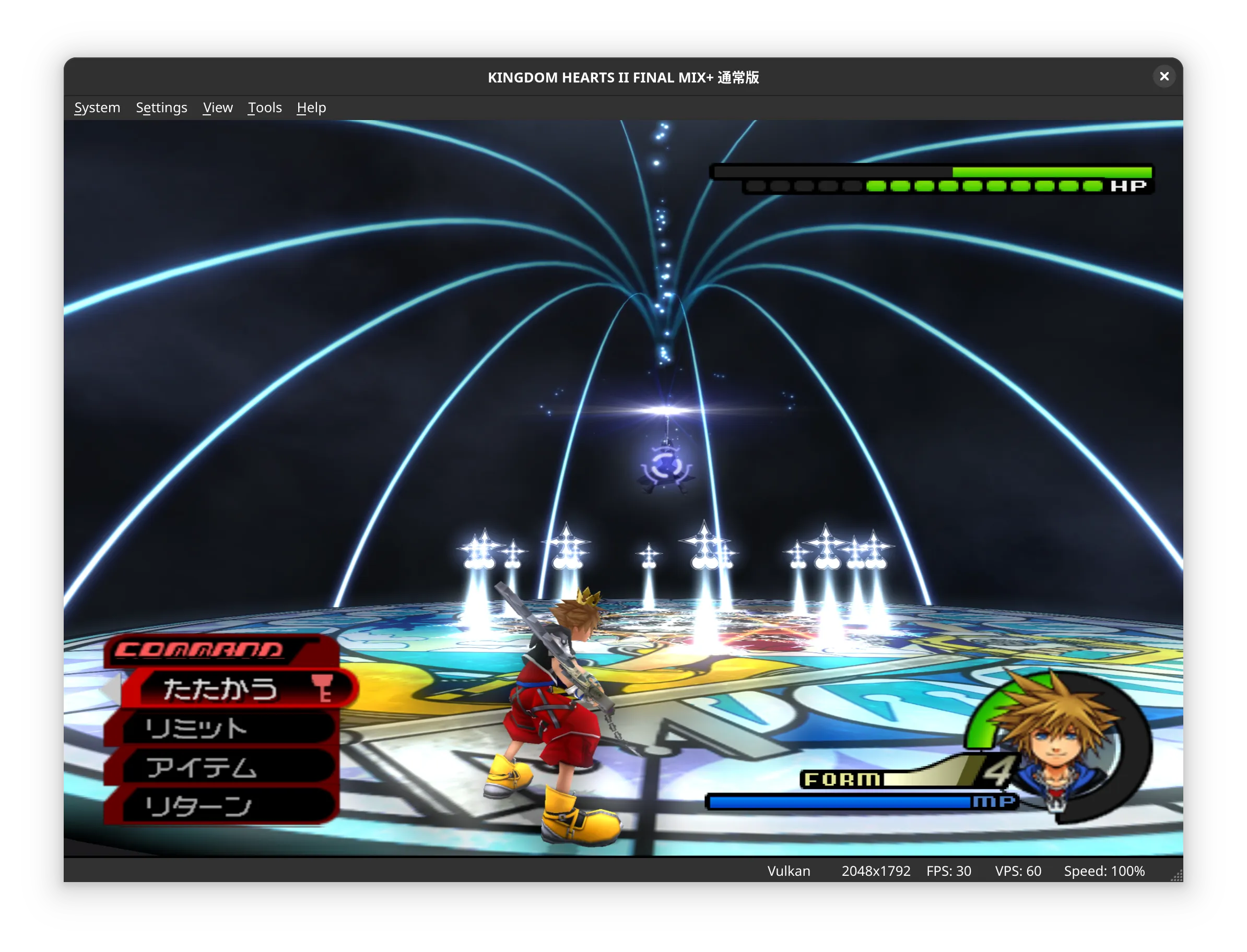This screenshot has height=952, width=1247.
Task: Open the Help menu
Action: [x=311, y=108]
